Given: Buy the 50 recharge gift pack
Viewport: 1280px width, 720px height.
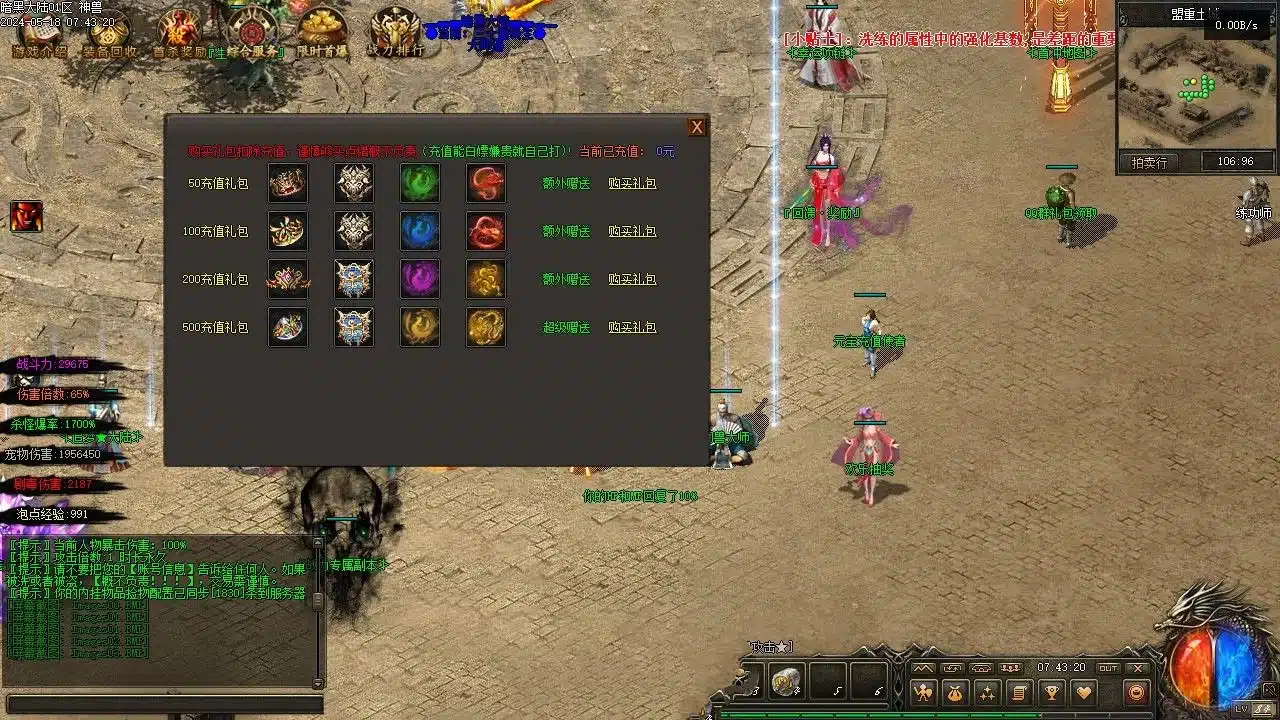Looking at the screenshot, I should pyautogui.click(x=632, y=184).
